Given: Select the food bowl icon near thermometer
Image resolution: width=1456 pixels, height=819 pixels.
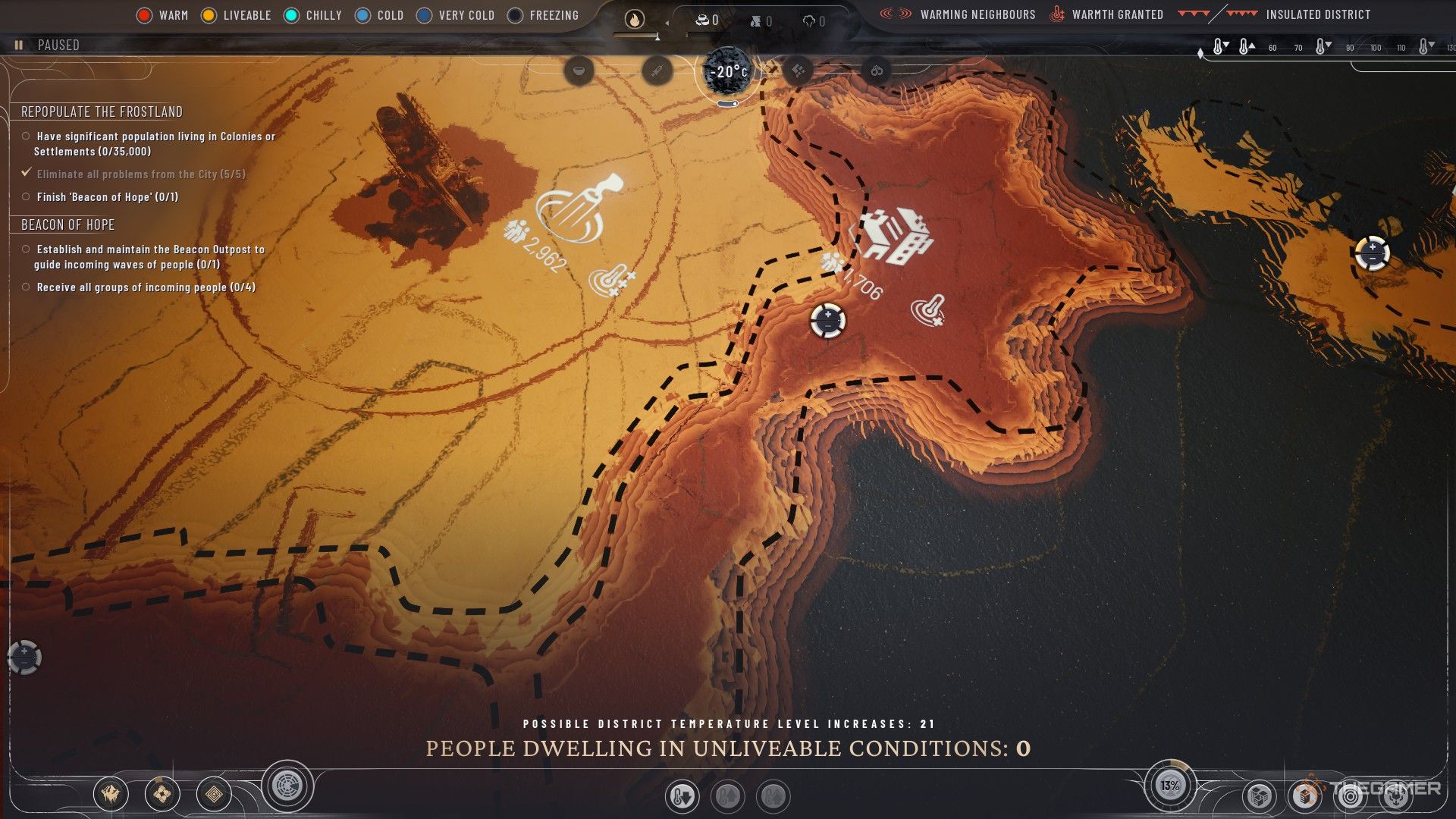Looking at the screenshot, I should click(579, 71).
